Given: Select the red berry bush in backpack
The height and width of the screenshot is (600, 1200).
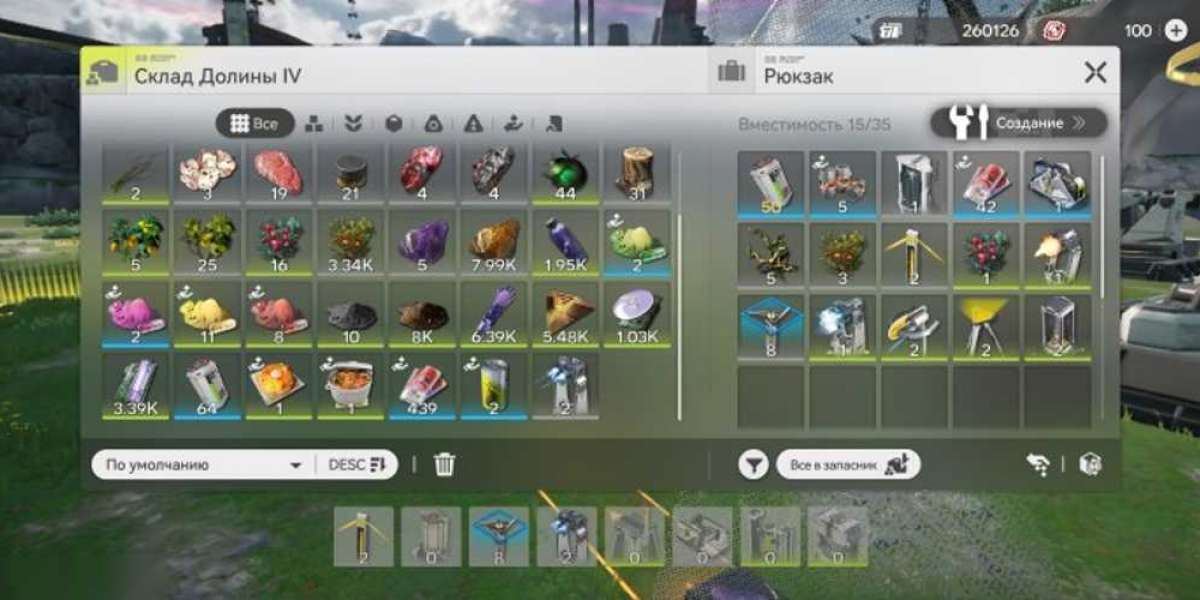Looking at the screenshot, I should [985, 255].
